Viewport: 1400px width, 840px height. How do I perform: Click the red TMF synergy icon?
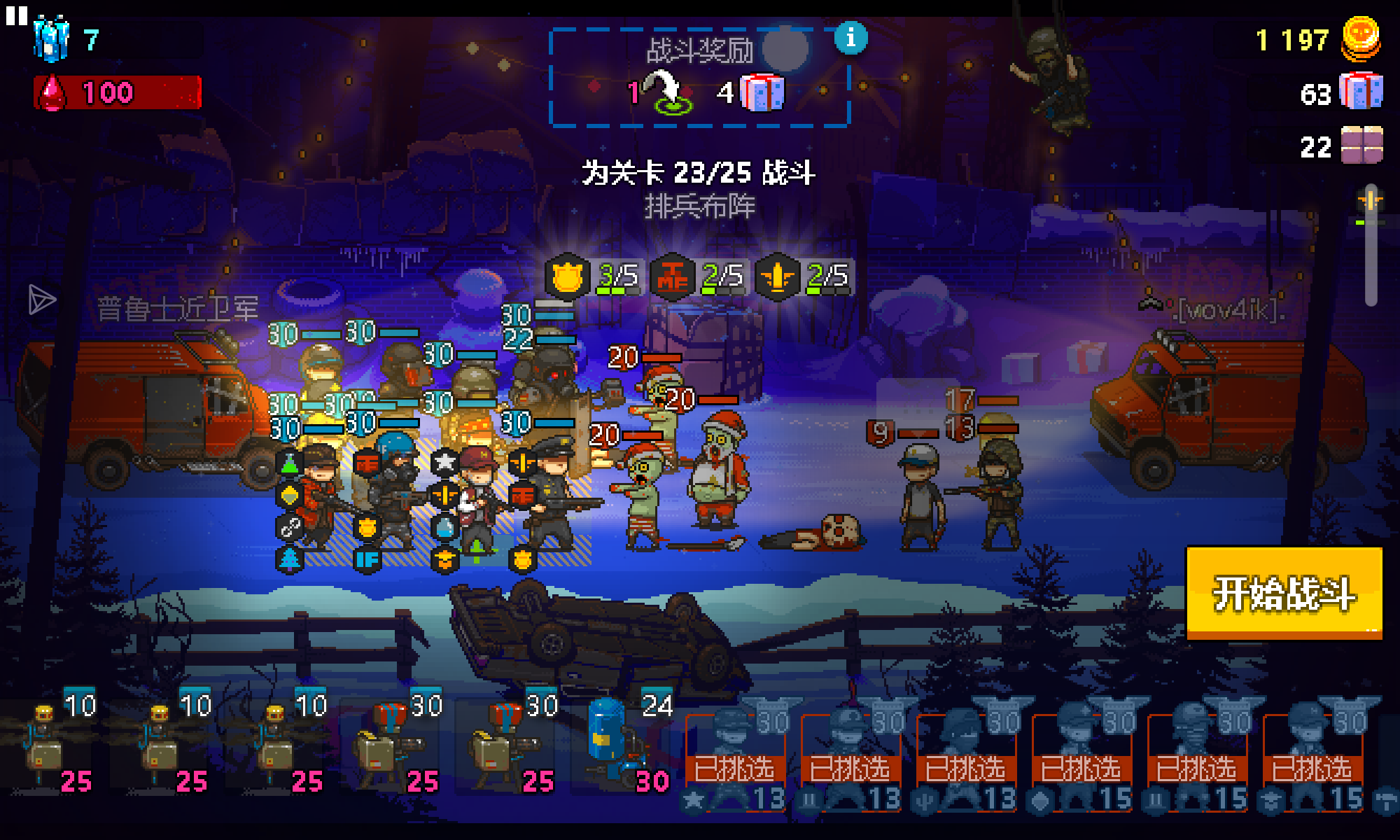pyautogui.click(x=672, y=276)
